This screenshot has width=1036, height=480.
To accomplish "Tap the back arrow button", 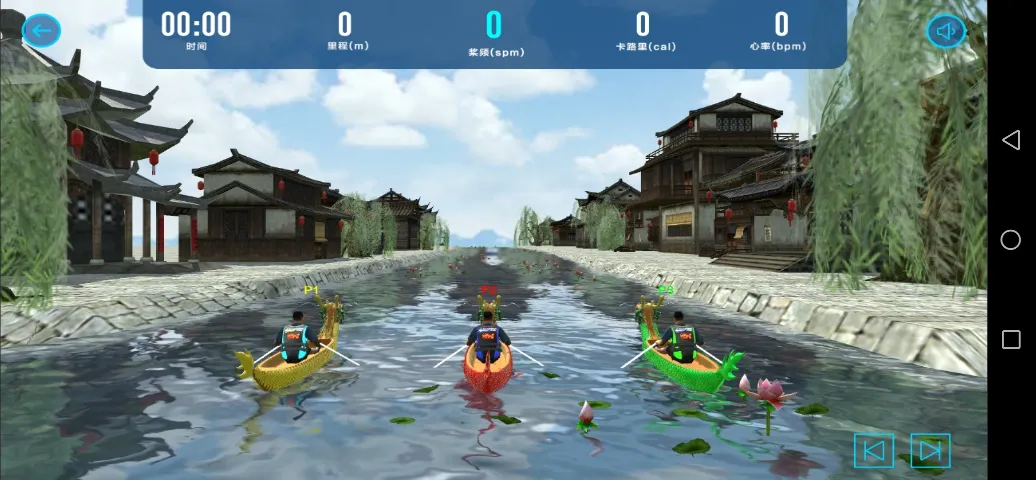I will click(41, 30).
